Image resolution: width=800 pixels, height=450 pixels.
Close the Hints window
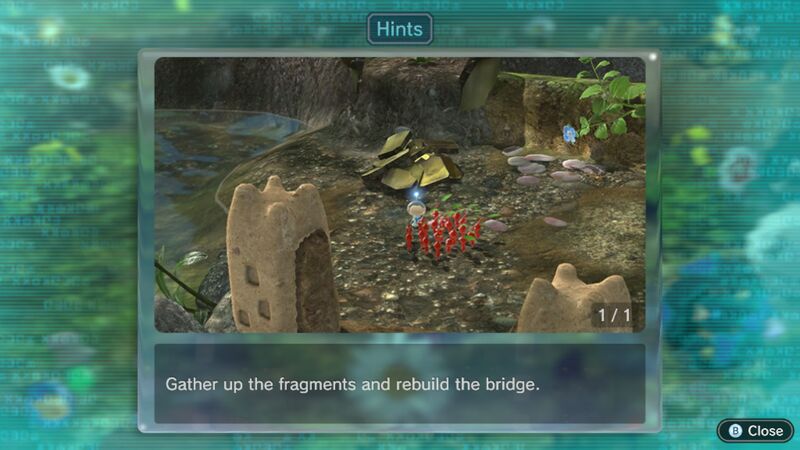pyautogui.click(x=755, y=430)
